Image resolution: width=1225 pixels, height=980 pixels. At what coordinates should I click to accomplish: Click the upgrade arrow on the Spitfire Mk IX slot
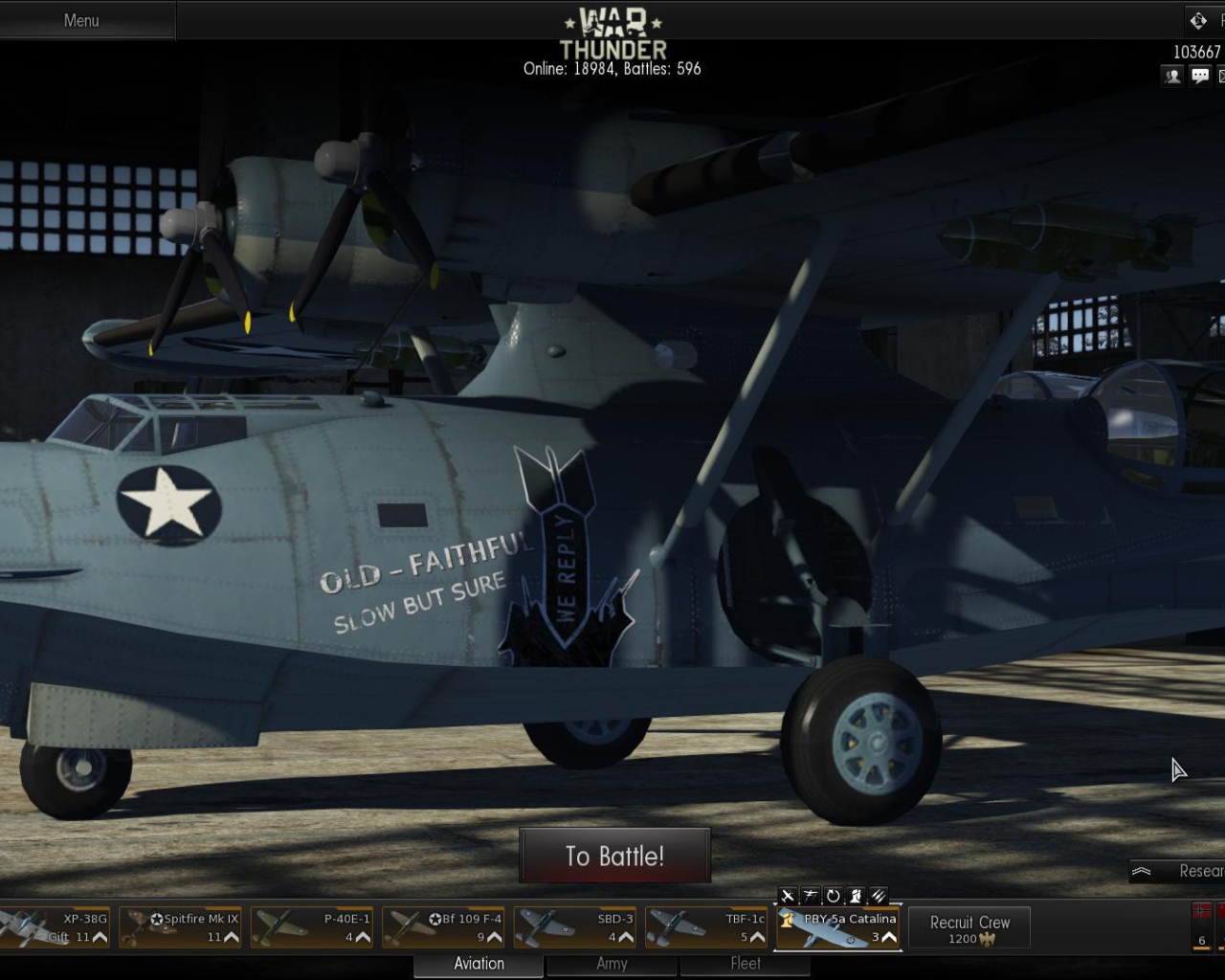point(233,937)
